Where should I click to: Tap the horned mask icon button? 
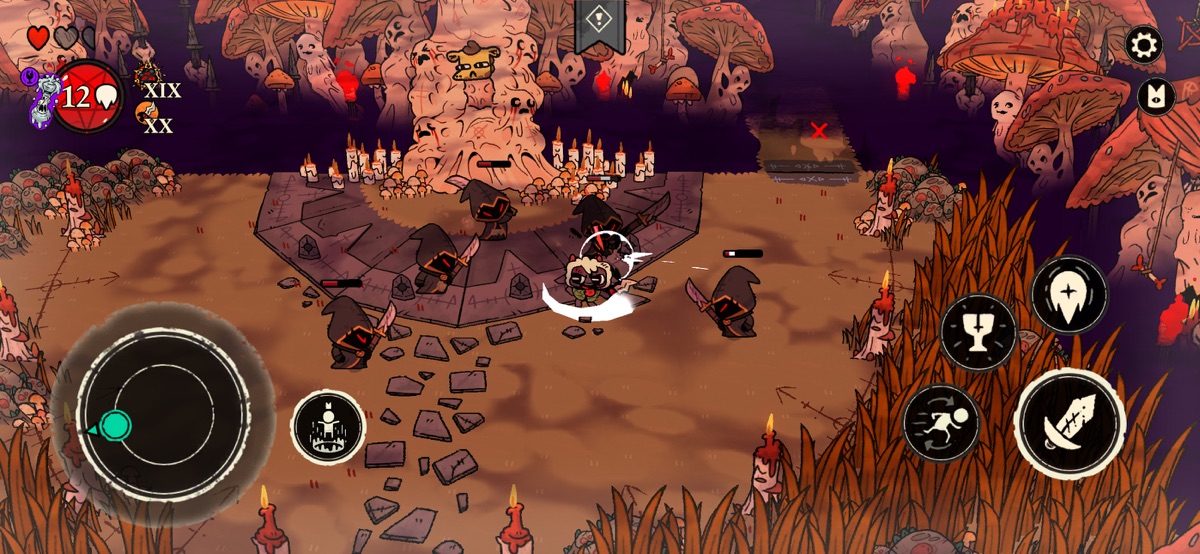[x=1156, y=96]
